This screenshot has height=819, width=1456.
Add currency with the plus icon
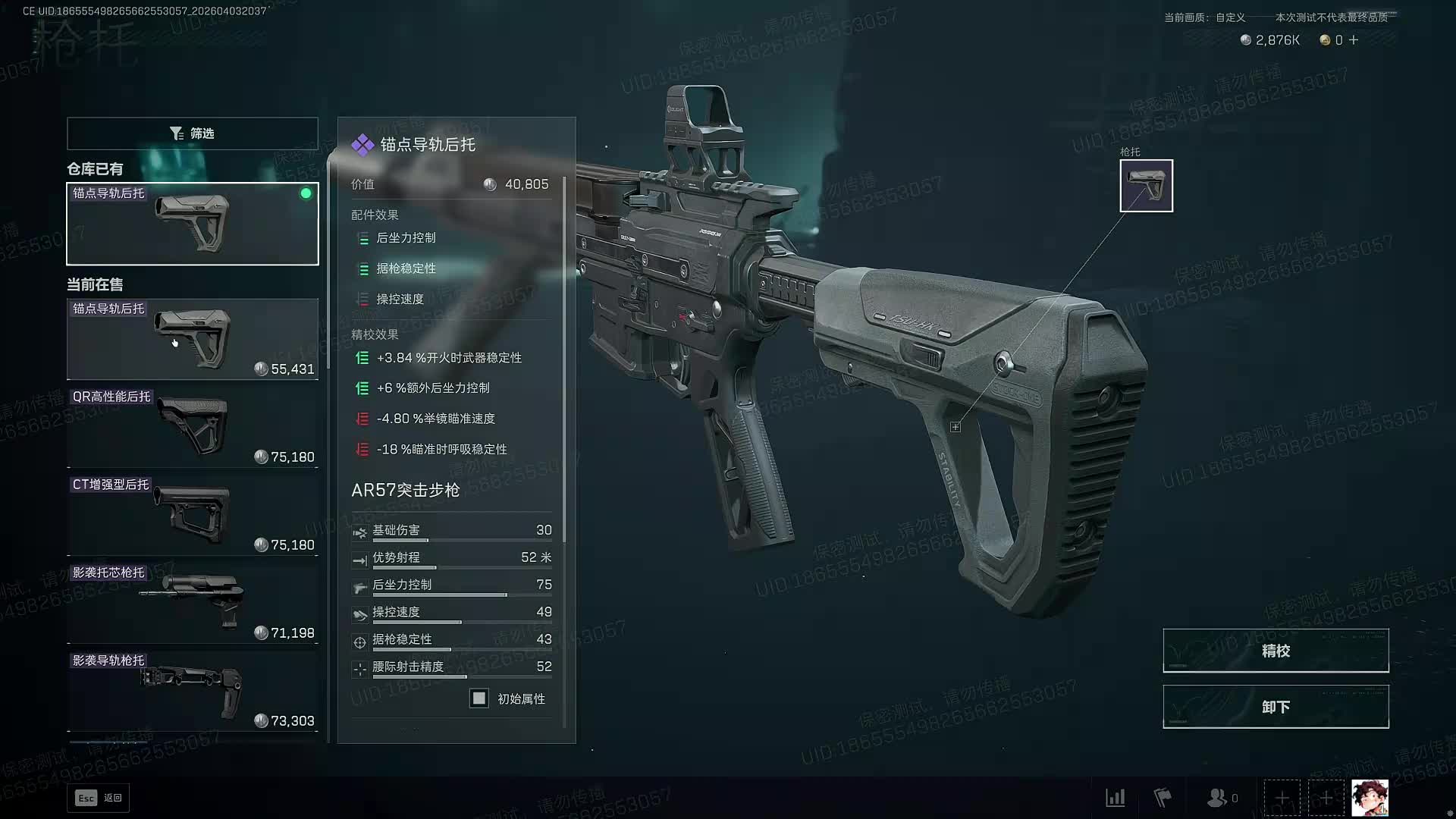[1354, 40]
